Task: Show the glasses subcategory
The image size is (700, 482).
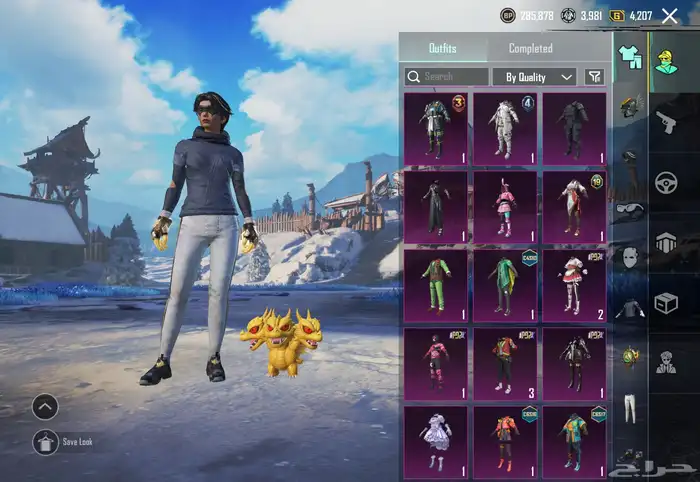Action: [x=629, y=208]
